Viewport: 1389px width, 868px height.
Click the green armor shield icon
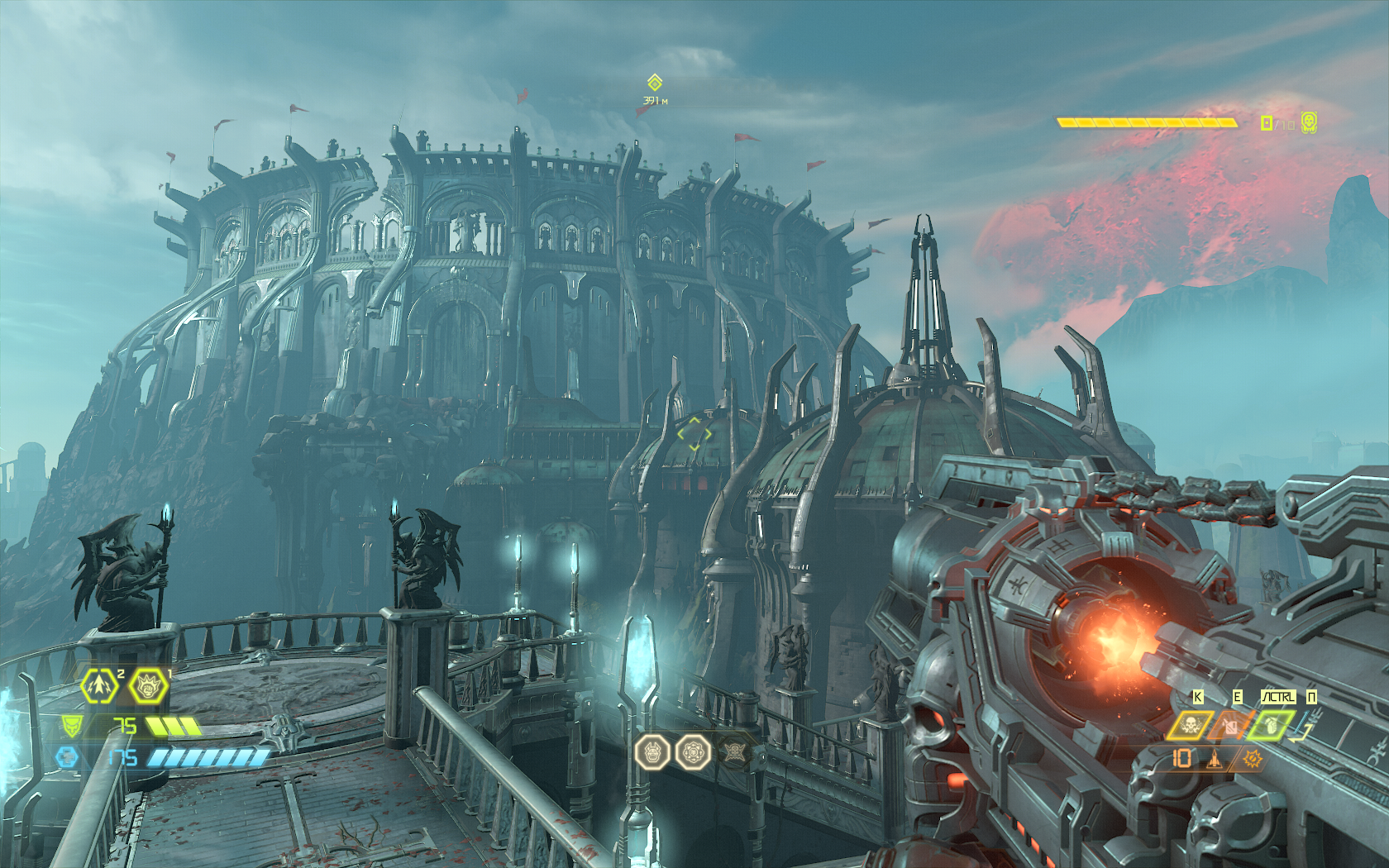[73, 727]
